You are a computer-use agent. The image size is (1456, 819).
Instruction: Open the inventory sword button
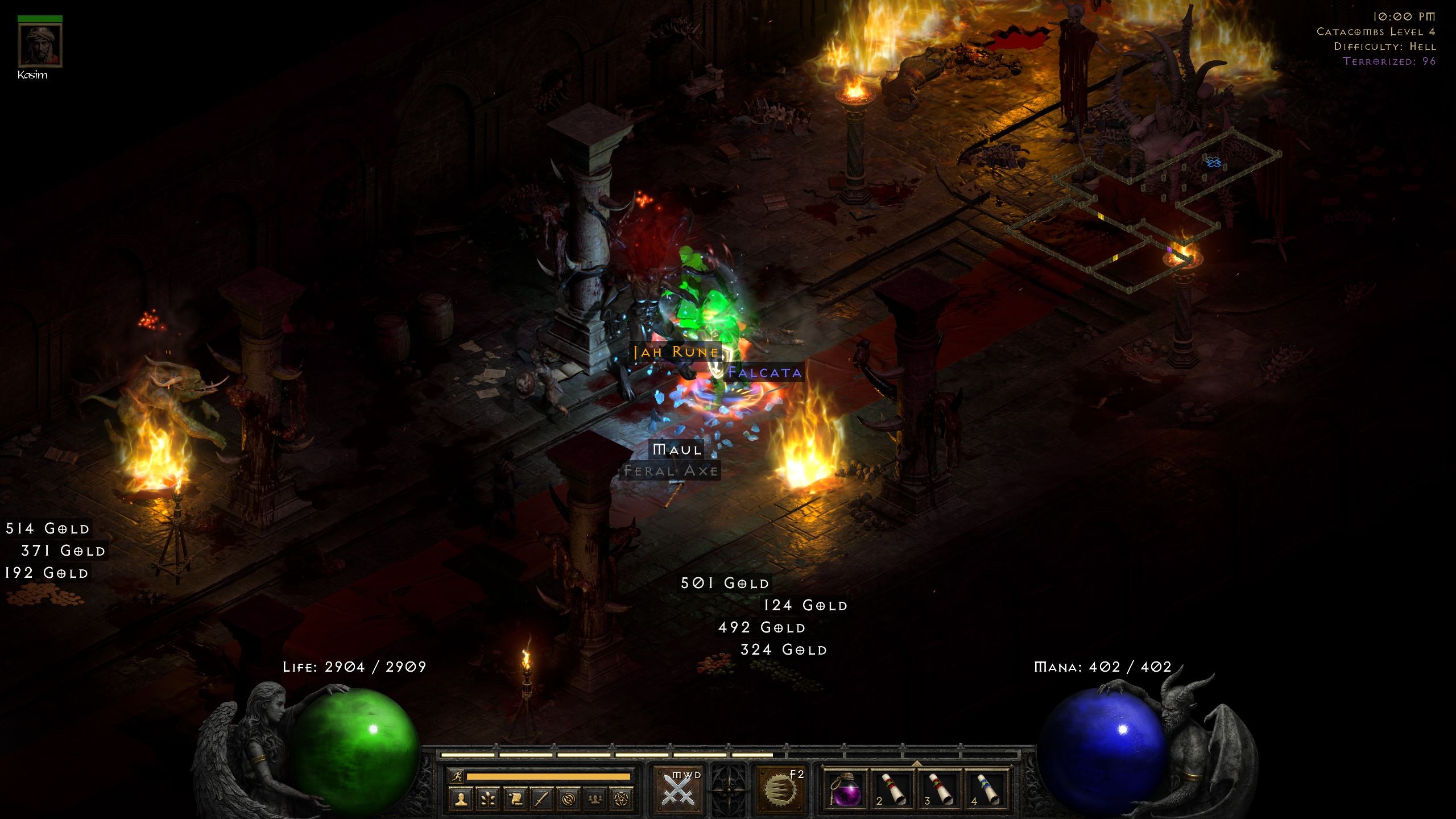[541, 799]
